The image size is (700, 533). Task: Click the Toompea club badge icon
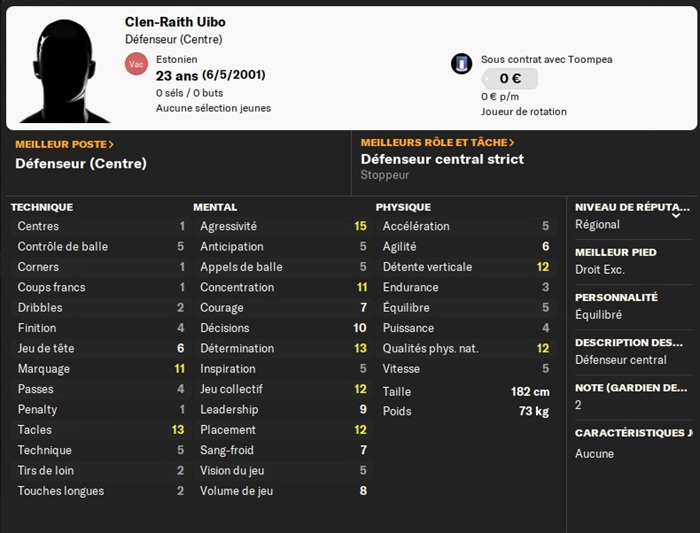point(461,64)
